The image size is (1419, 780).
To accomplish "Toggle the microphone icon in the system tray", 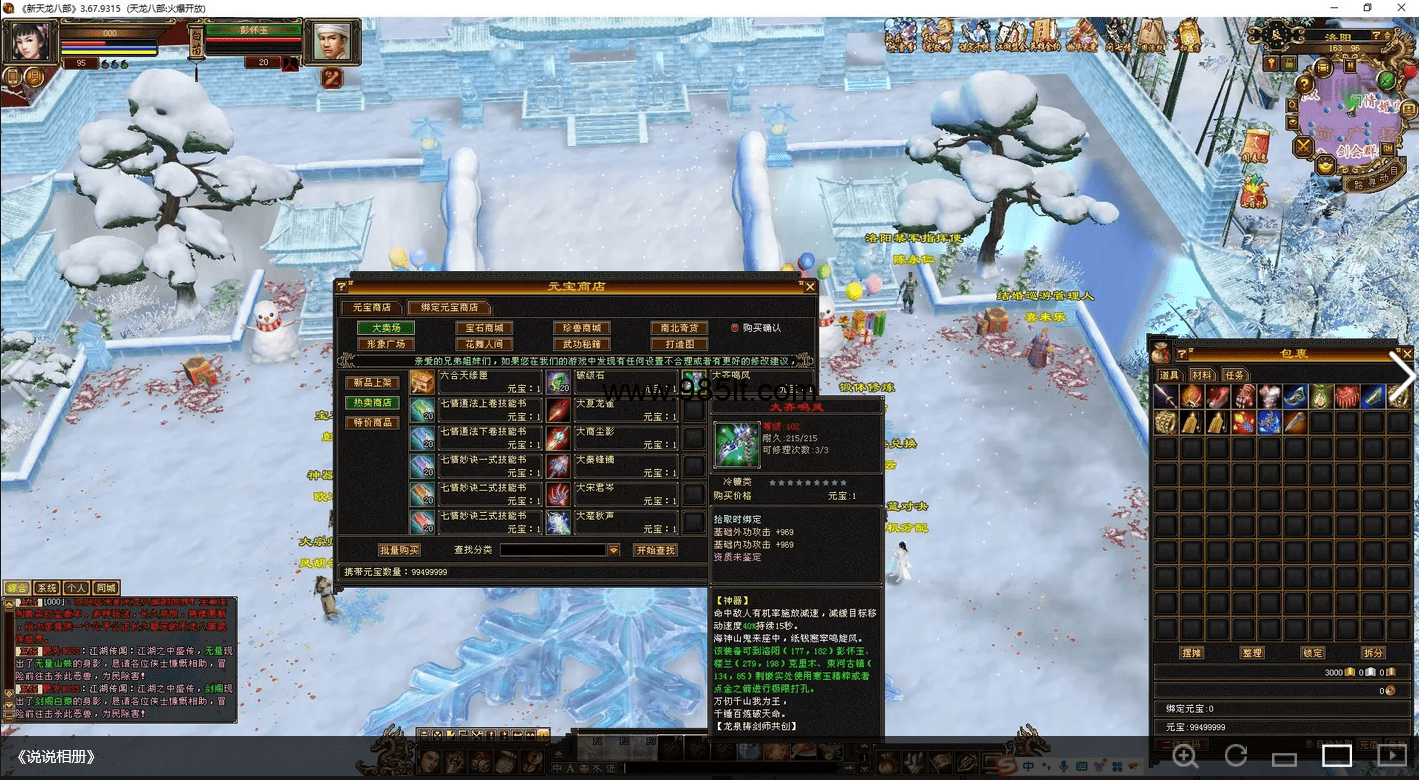I will point(1064,766).
